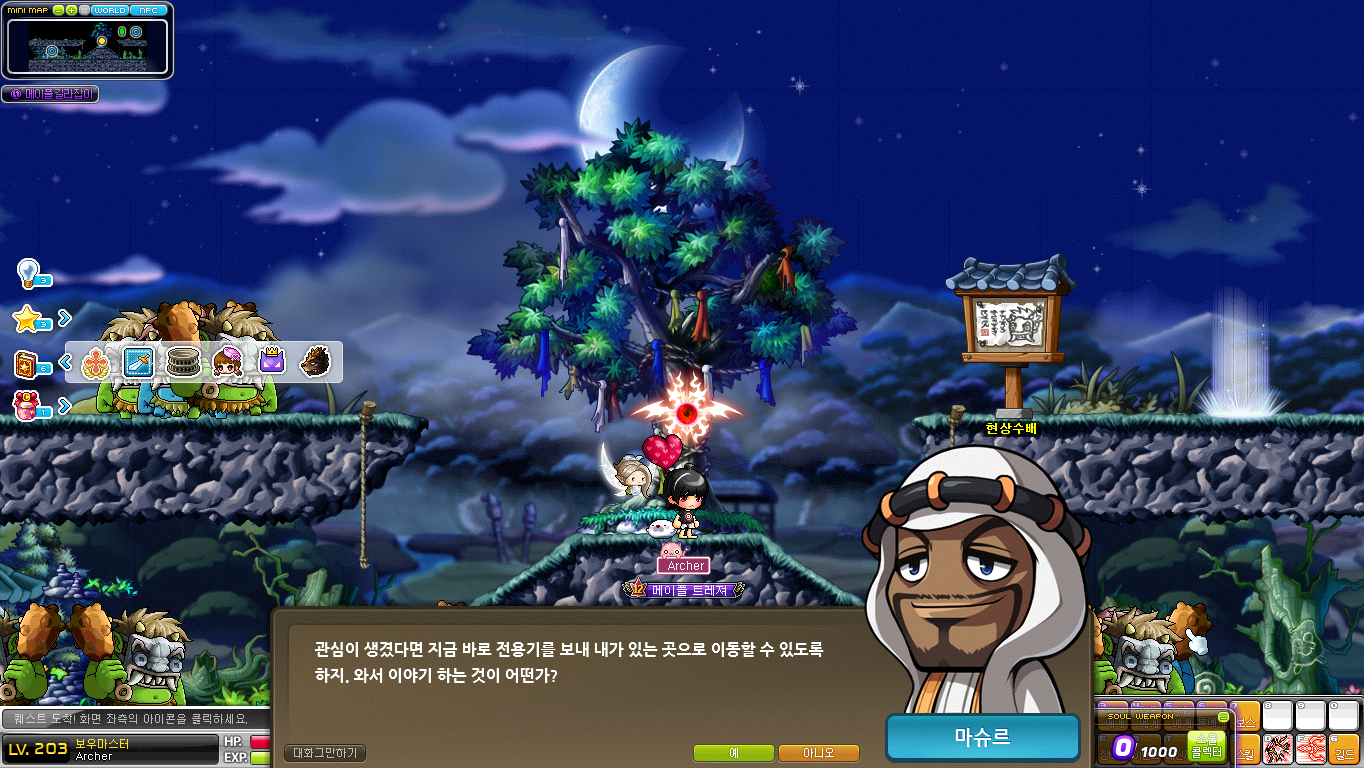This screenshot has height=768, width=1364.
Task: Minimize the Soul Weapon panel
Action: pyautogui.click(x=1223, y=717)
